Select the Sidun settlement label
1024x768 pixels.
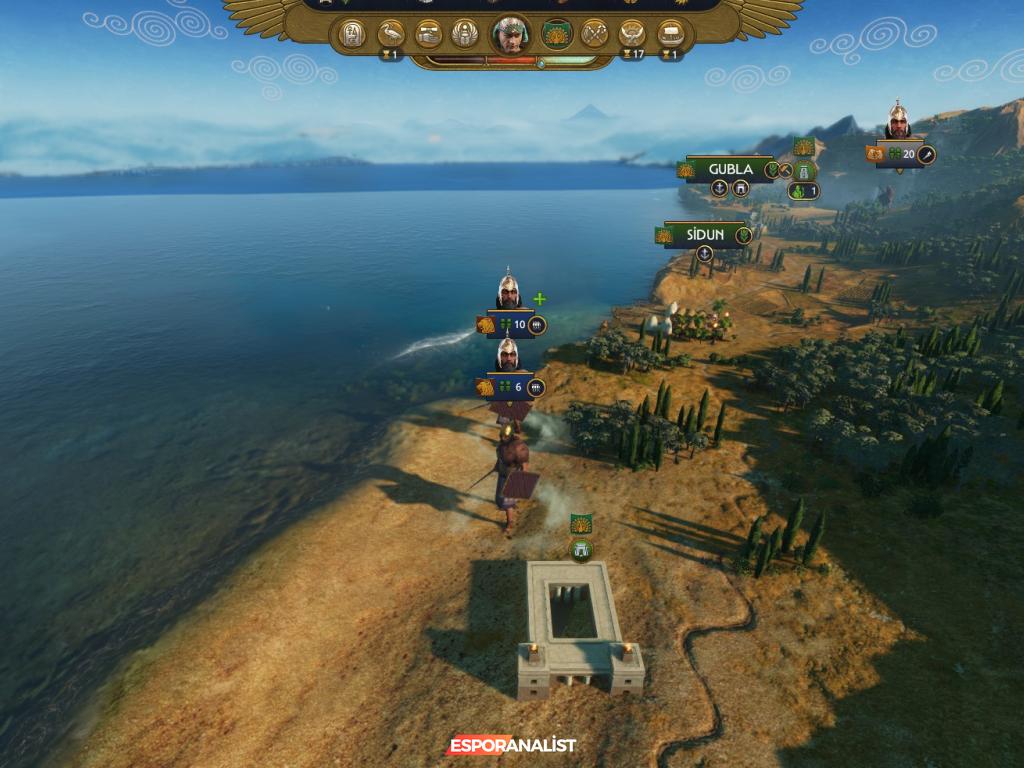click(x=705, y=235)
